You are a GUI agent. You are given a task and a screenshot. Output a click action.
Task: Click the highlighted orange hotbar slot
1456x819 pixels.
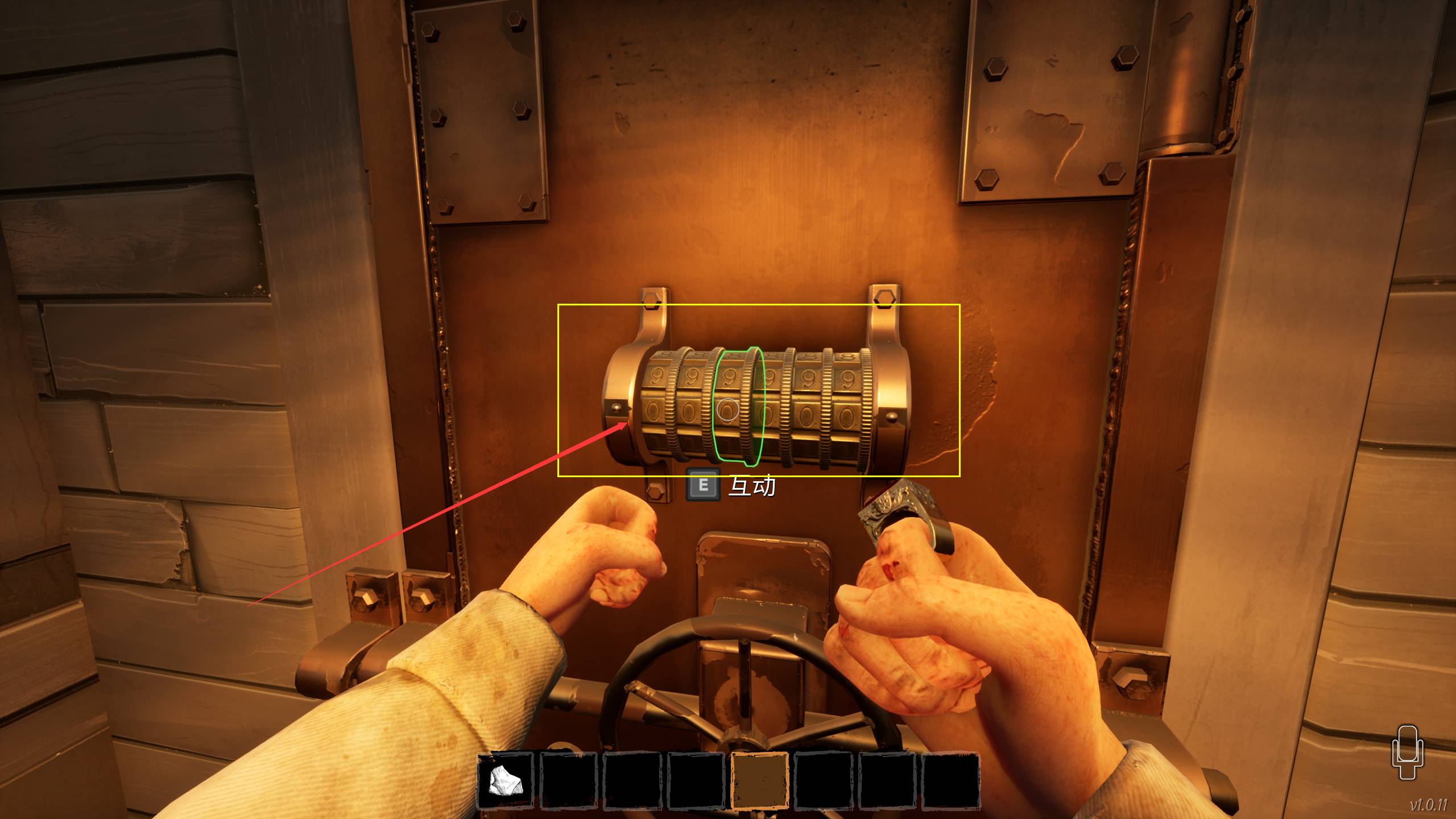tap(759, 780)
